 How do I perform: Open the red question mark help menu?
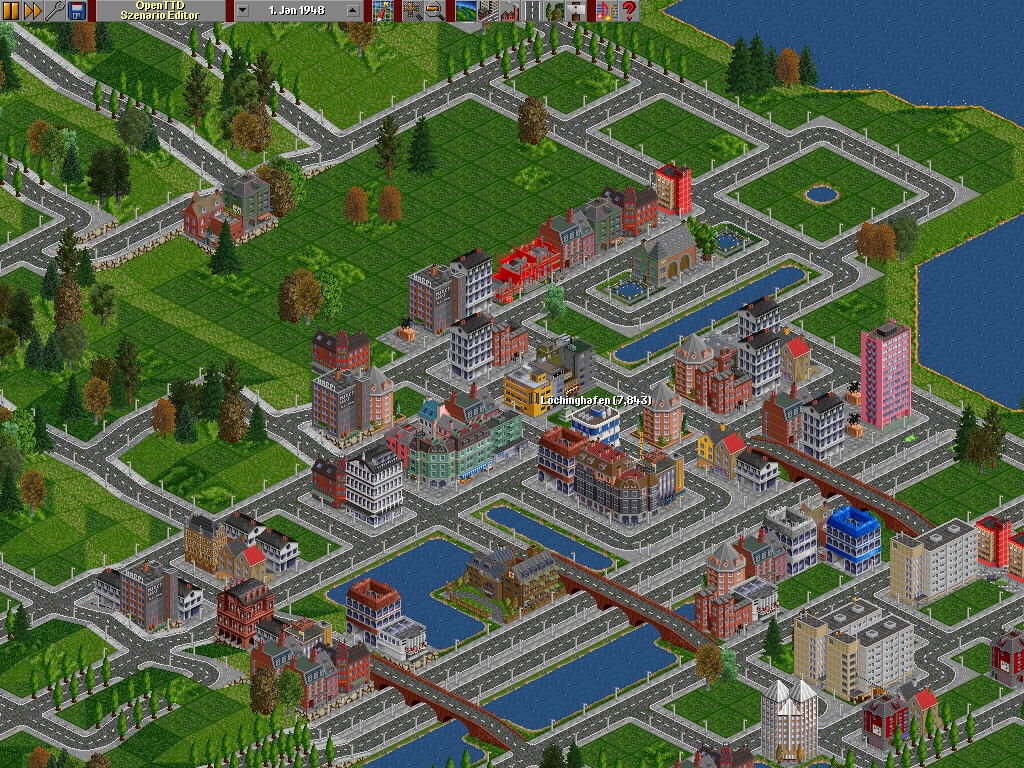point(629,11)
